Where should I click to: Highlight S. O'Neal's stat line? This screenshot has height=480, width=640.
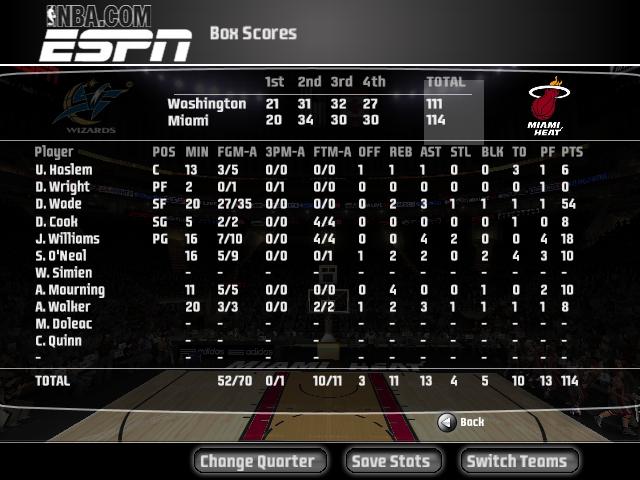[64, 256]
